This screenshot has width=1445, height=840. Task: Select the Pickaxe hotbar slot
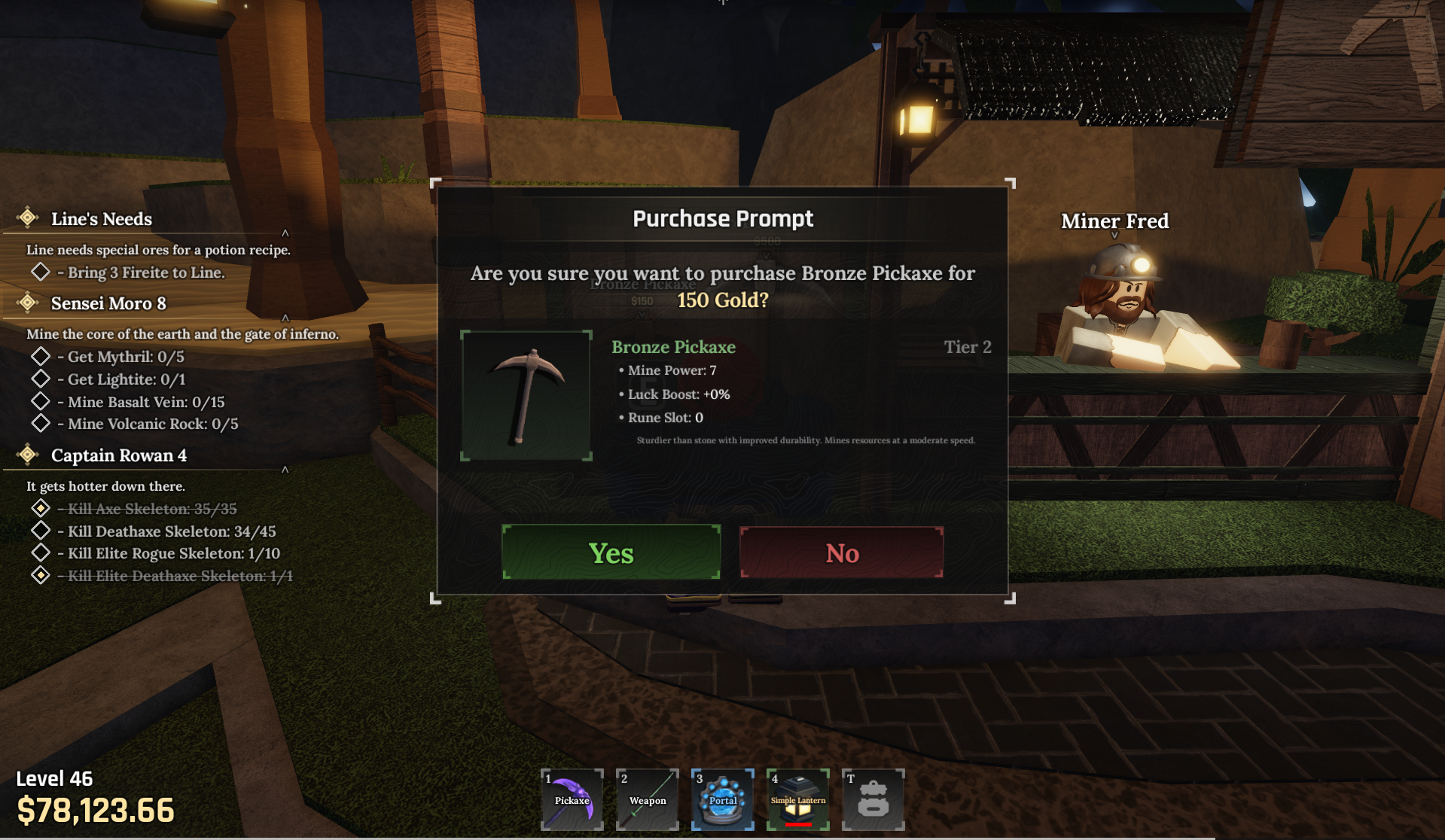pos(572,799)
